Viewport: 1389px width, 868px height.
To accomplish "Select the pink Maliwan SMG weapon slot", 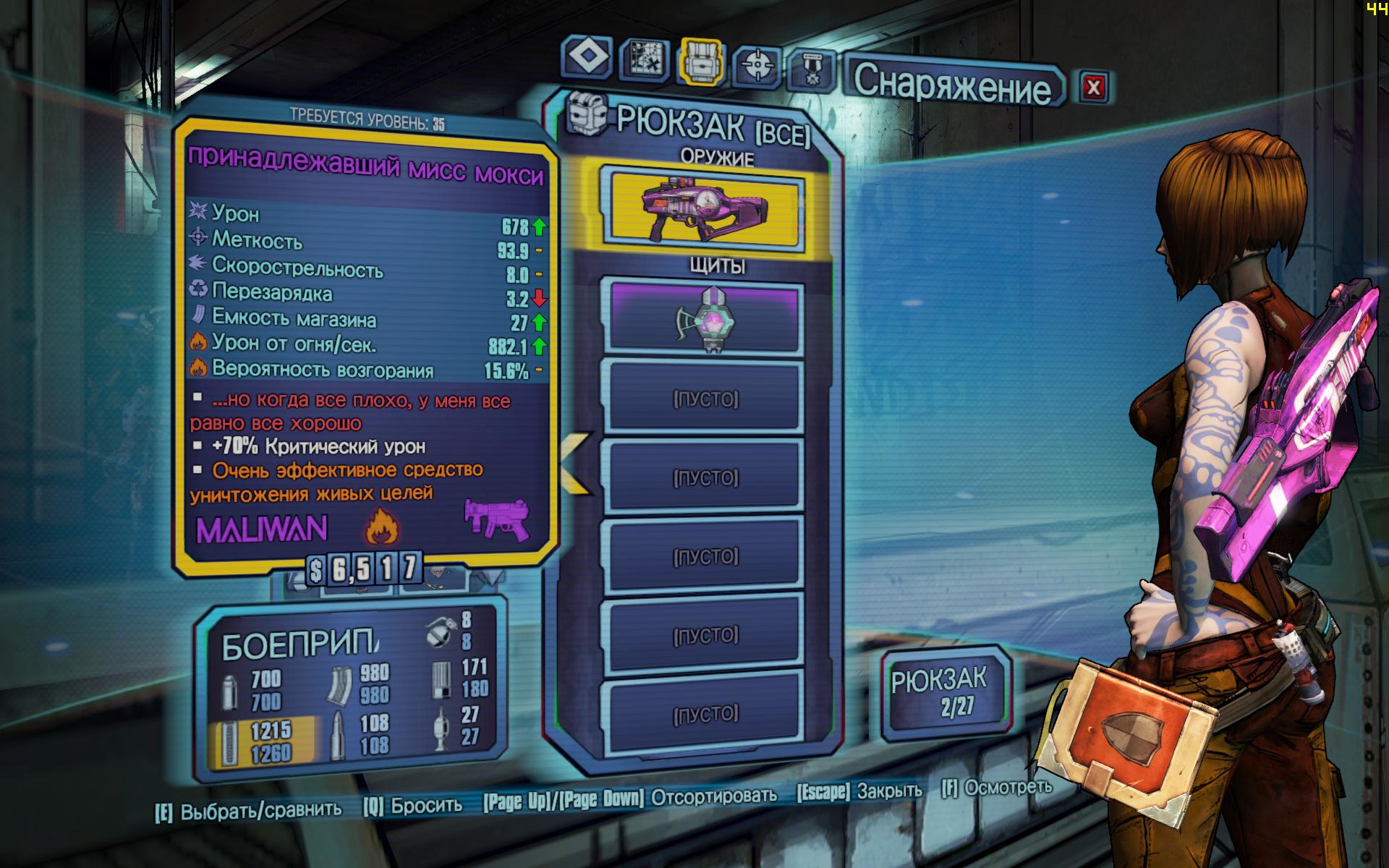I will pyautogui.click(x=707, y=208).
